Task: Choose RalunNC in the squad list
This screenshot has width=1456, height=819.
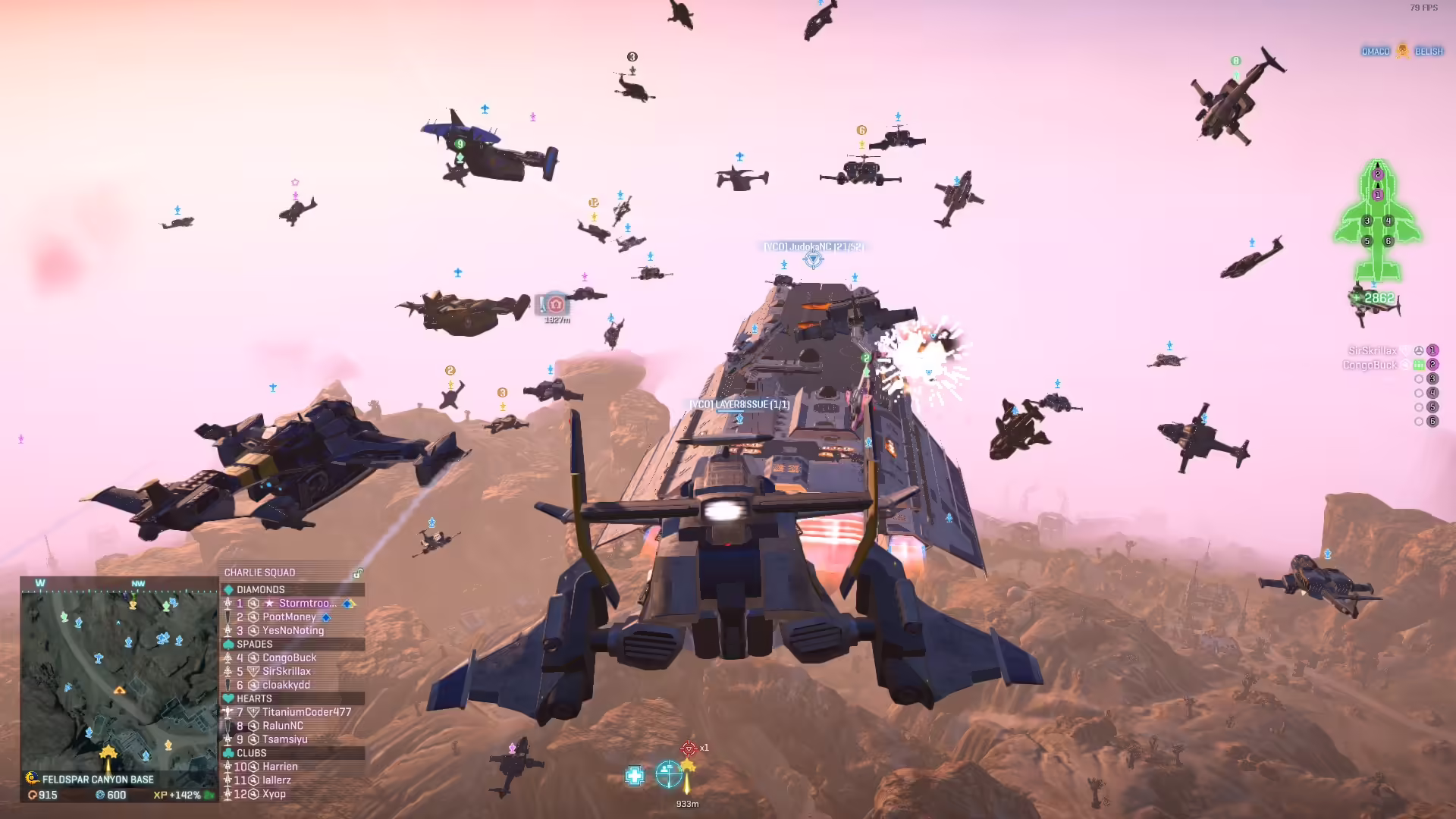Action: 282,726
